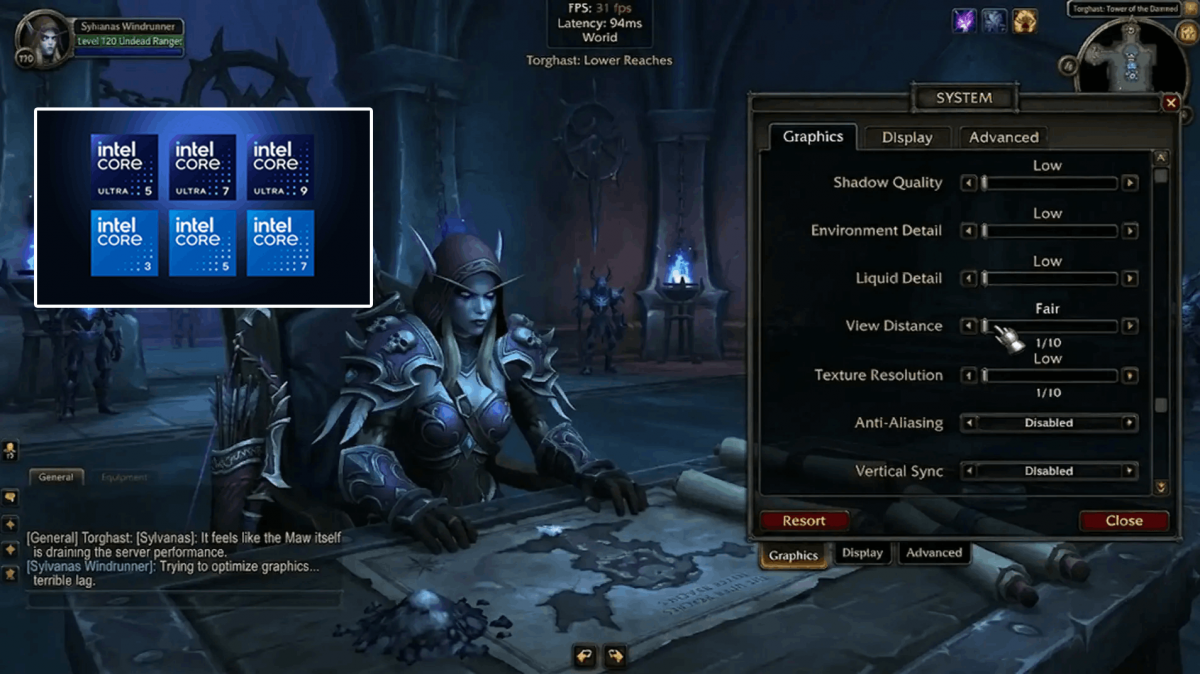Select the purple buff icon
This screenshot has height=674, width=1200.
[964, 20]
